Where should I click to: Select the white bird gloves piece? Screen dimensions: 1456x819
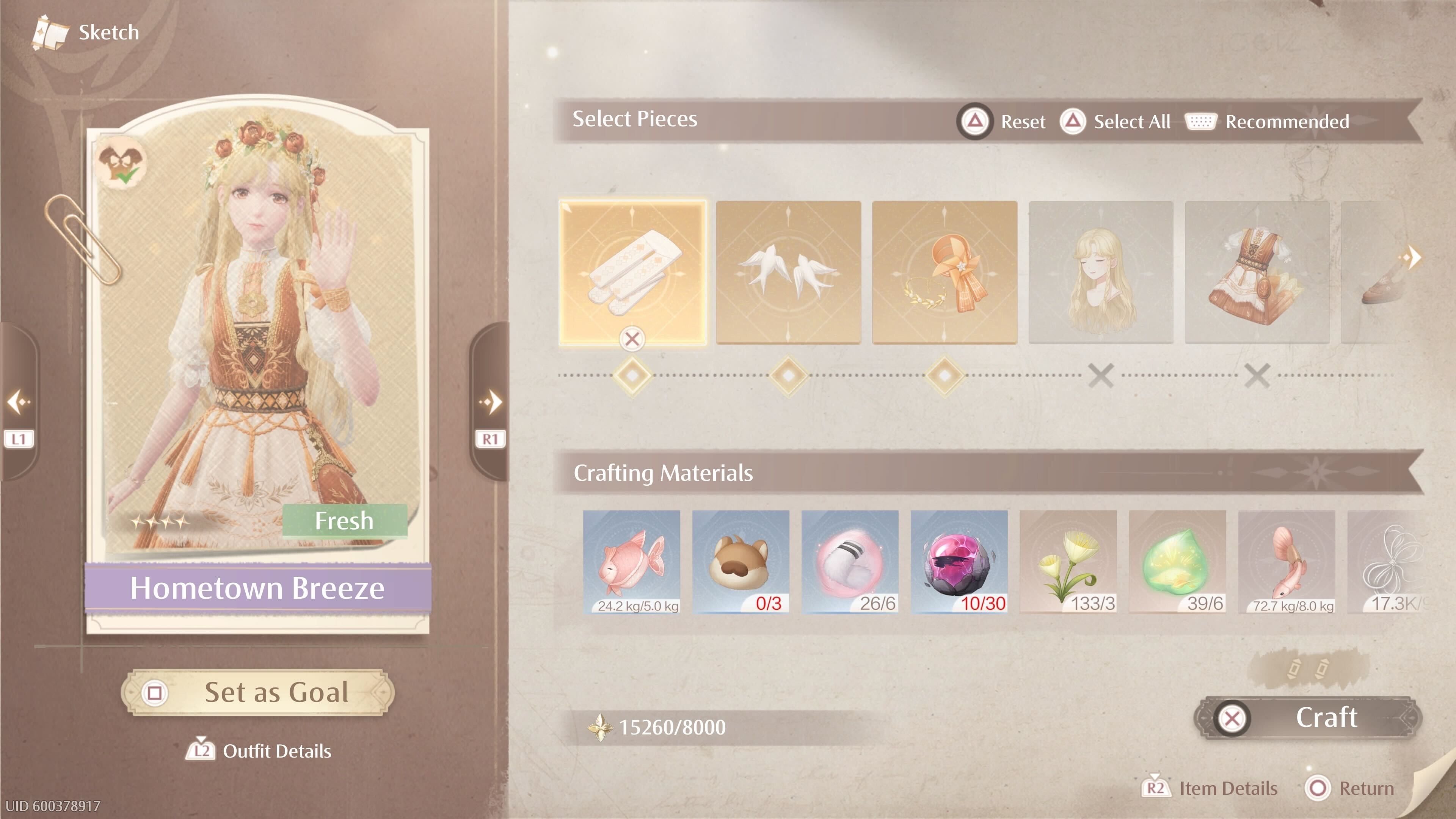click(789, 272)
